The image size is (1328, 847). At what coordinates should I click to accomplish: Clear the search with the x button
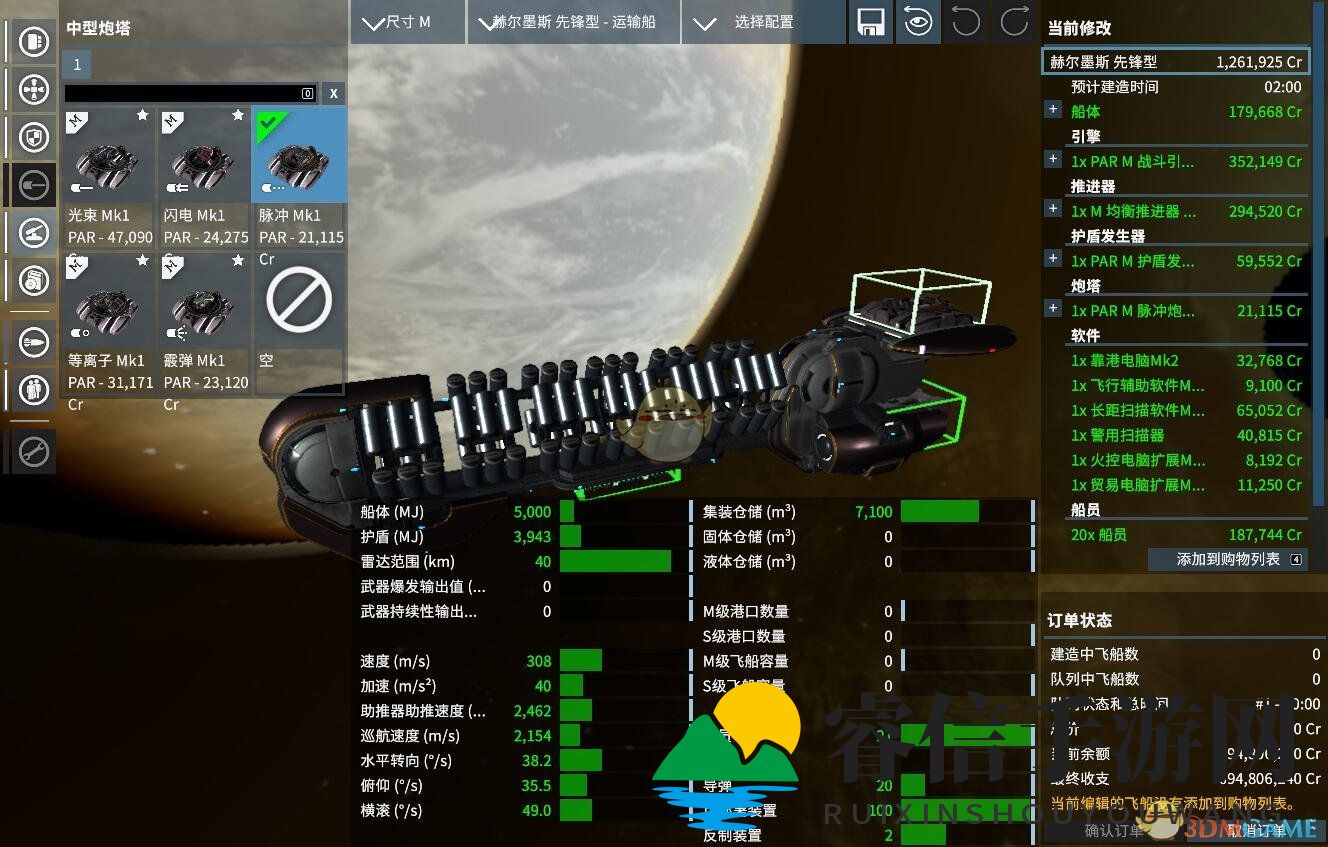[334, 93]
